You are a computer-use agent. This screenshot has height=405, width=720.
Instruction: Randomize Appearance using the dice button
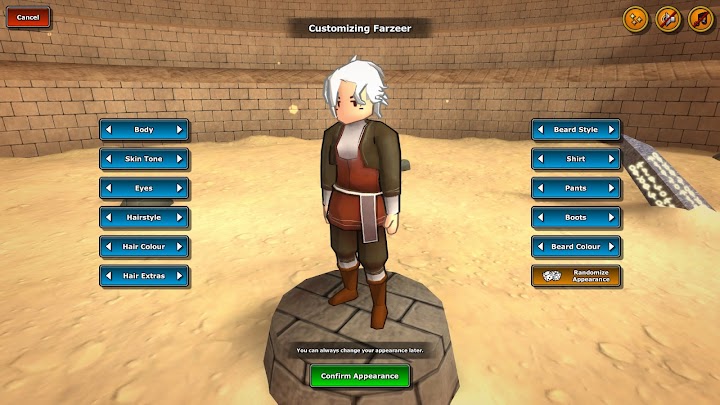[x=576, y=276]
